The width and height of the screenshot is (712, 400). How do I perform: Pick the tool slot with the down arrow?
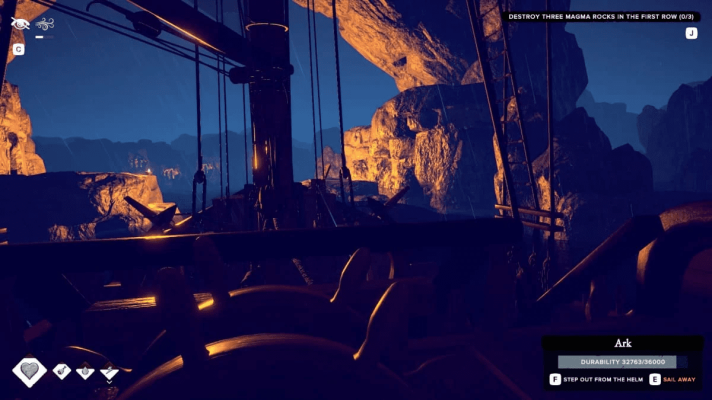[109, 372]
